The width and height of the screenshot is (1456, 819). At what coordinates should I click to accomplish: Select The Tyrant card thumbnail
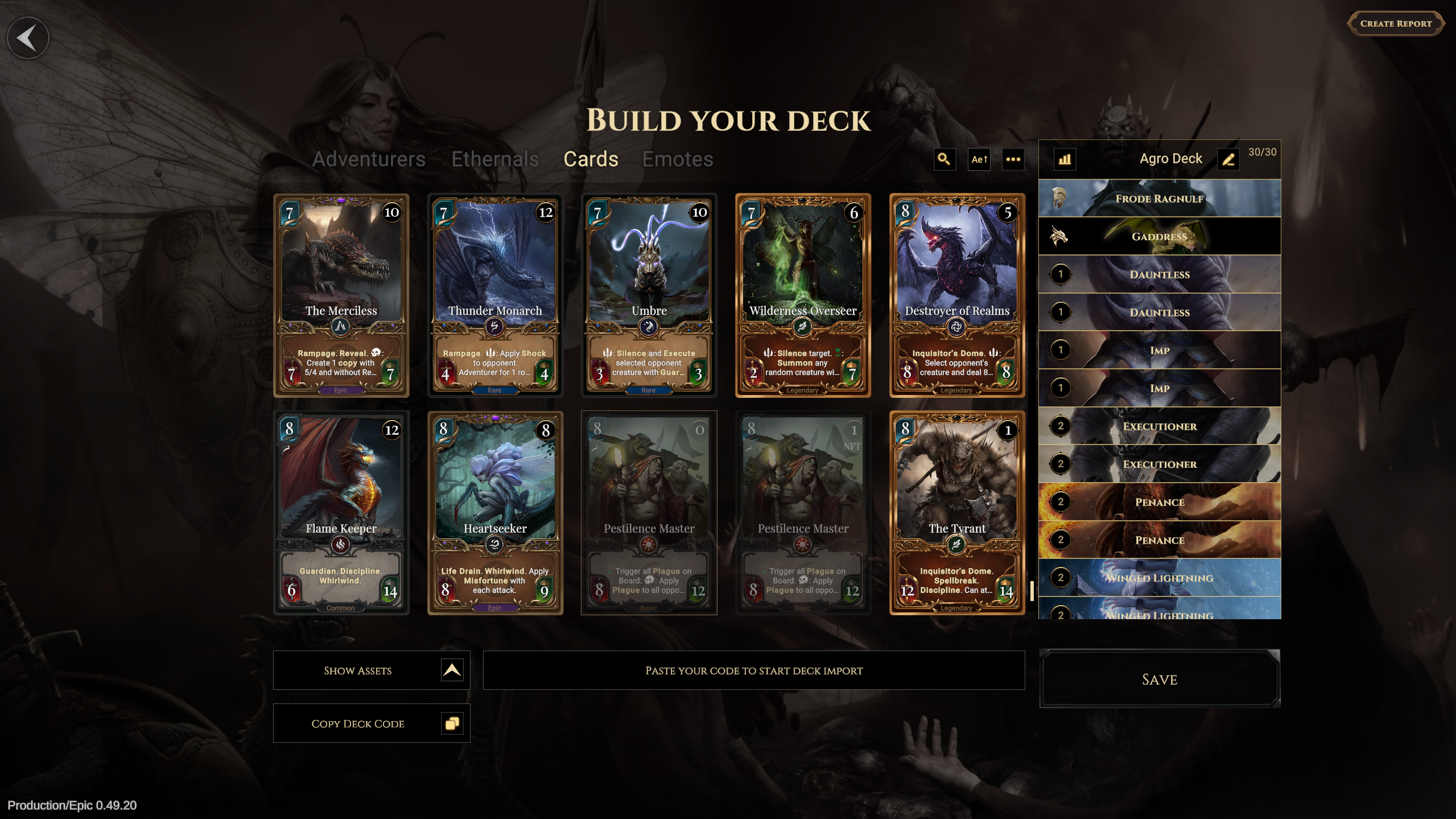pos(957,512)
